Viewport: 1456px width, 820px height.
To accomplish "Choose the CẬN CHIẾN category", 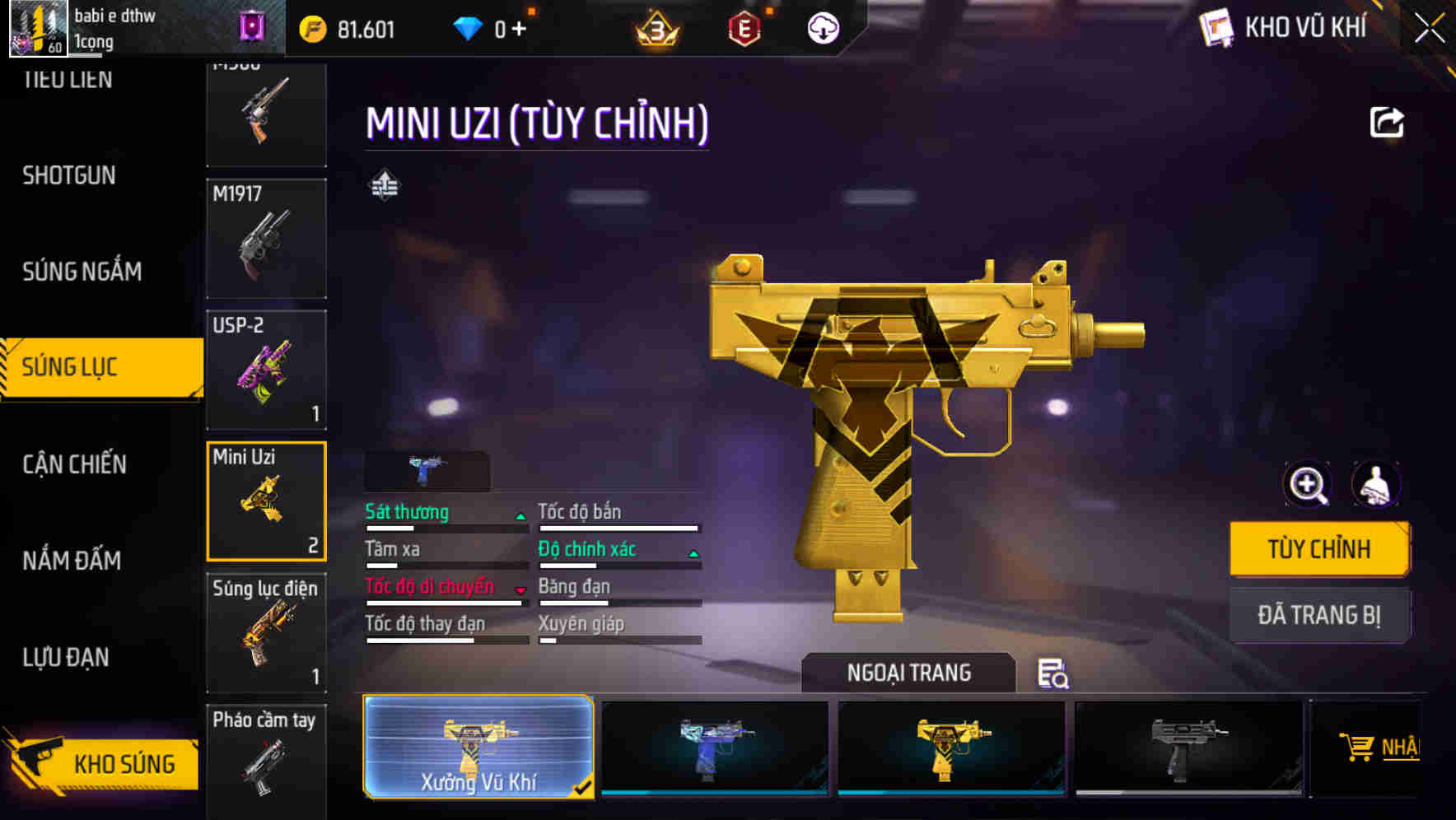I will click(74, 464).
